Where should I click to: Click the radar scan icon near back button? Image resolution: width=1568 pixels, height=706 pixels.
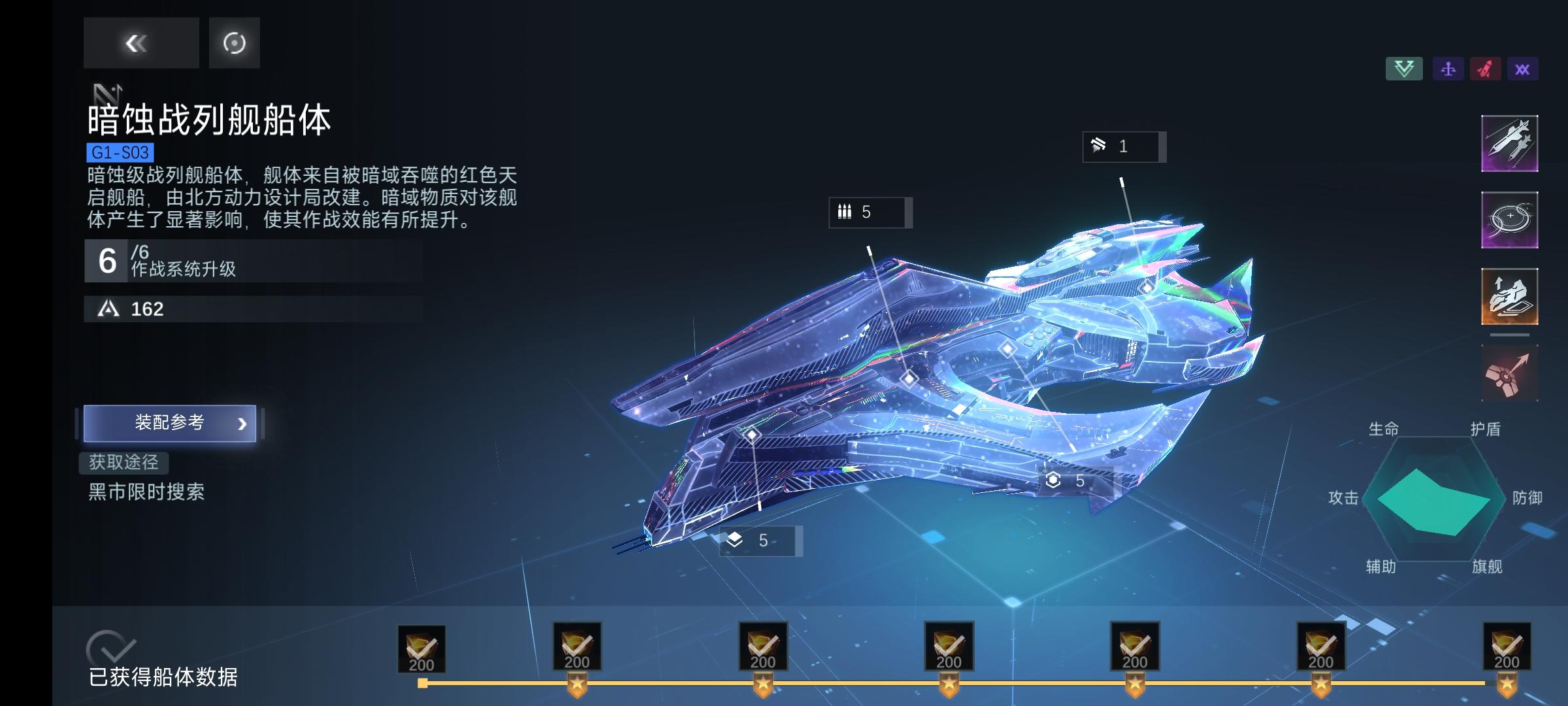[233, 43]
